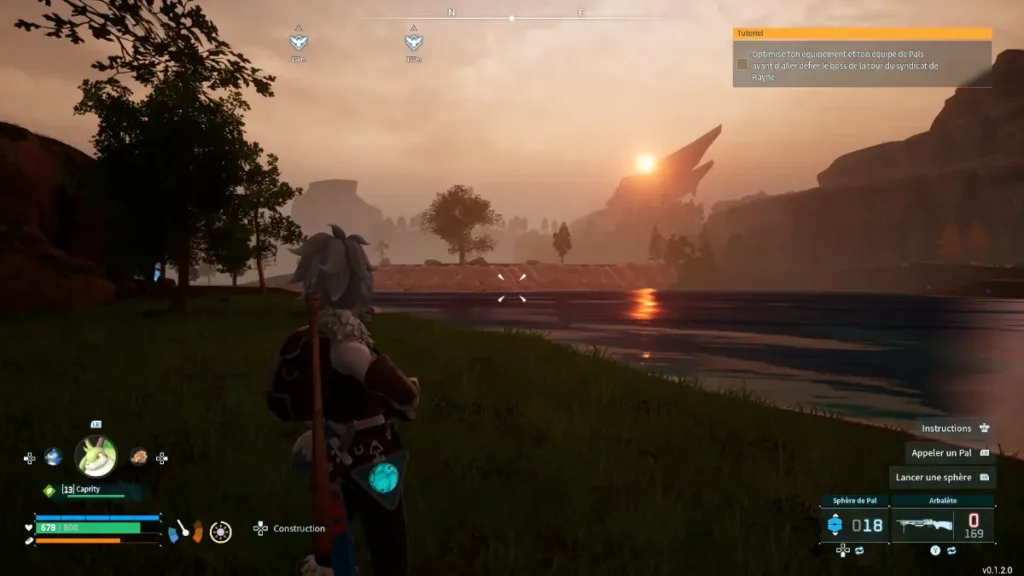Click the Lancer une sphère label
This screenshot has height=576, width=1024.
coord(933,477)
